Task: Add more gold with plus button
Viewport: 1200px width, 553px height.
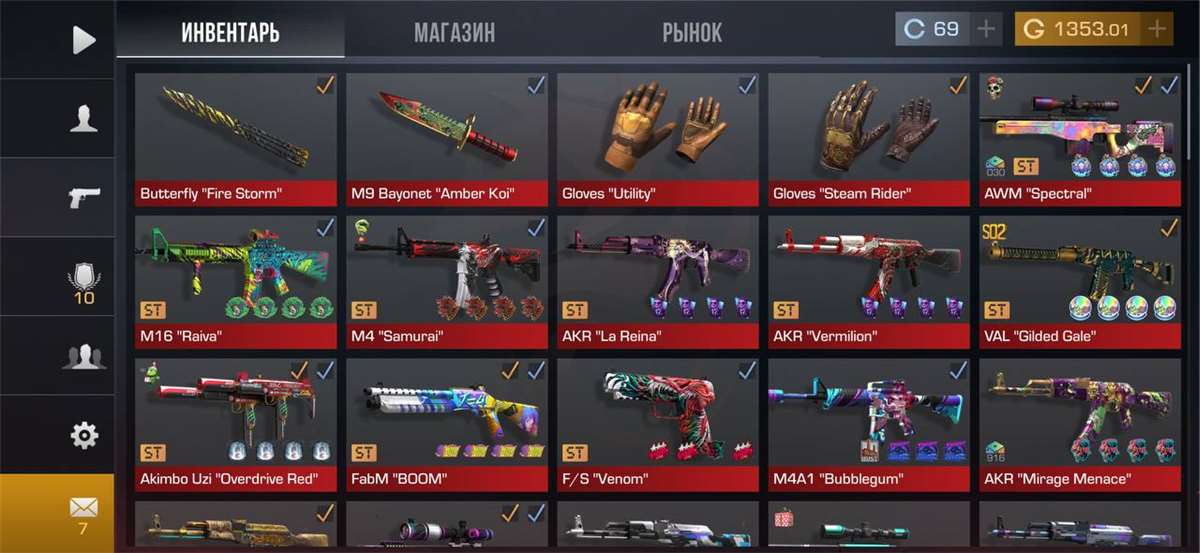Action: [x=1158, y=29]
